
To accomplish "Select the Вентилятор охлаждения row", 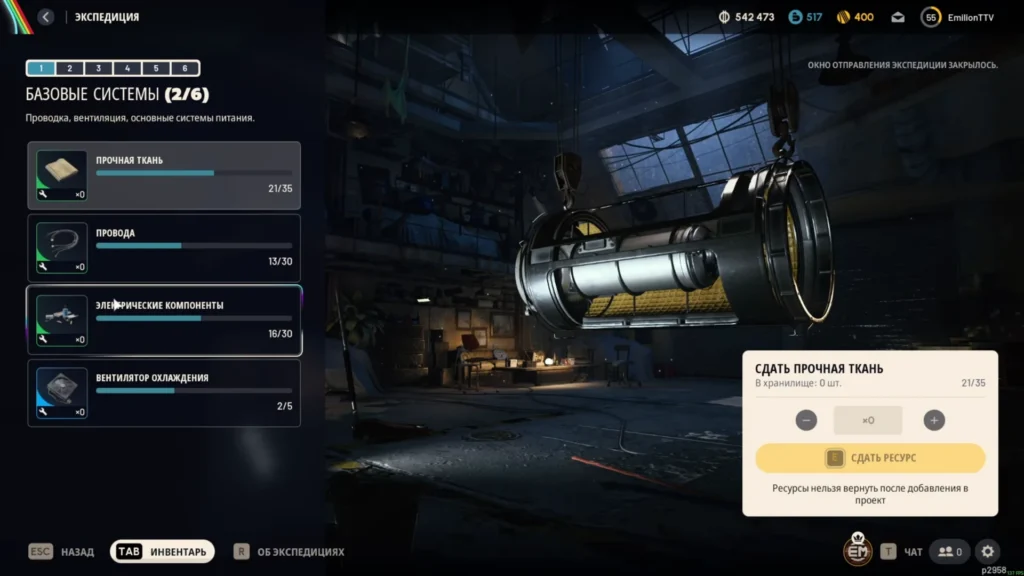I will pos(164,393).
